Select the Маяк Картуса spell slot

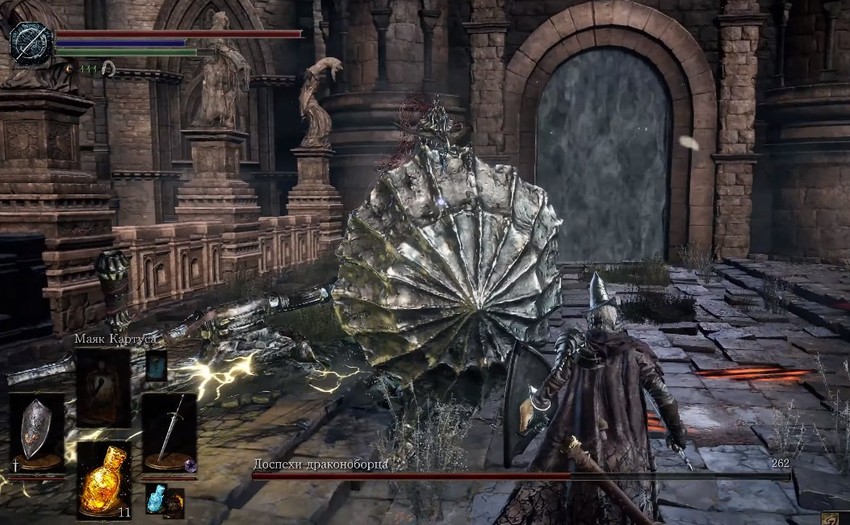point(103,386)
